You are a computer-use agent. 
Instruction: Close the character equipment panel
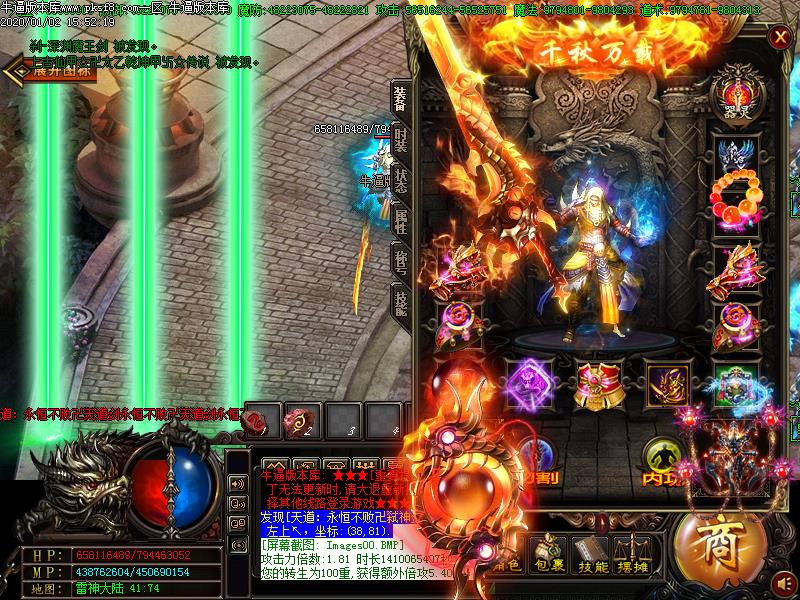click(779, 37)
